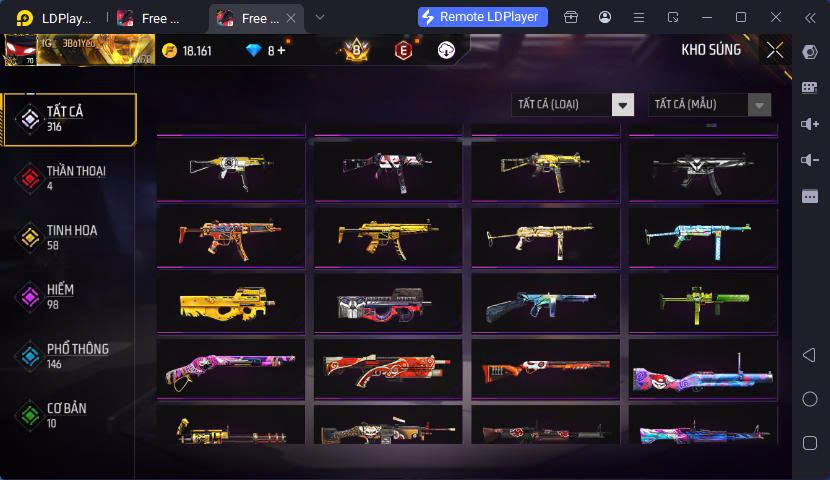This screenshot has width=830, height=480.
Task: Add diamonds with the plus button
Action: click(282, 50)
